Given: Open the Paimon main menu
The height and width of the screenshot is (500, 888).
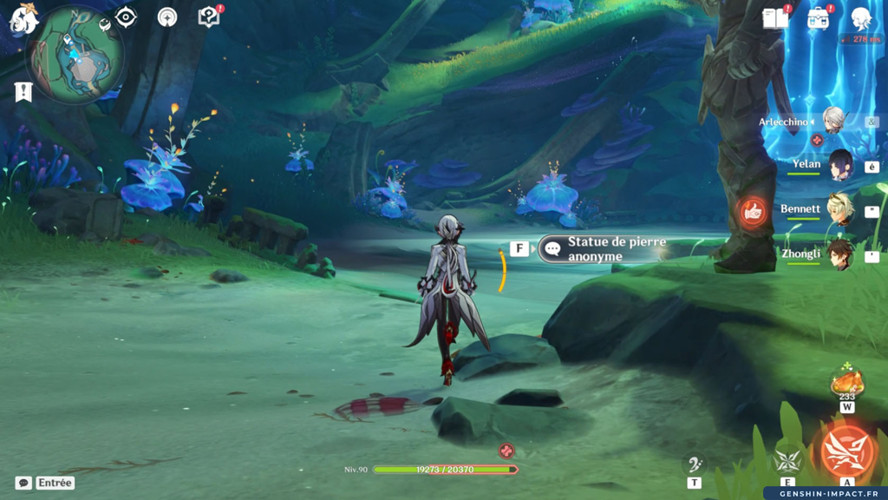Looking at the screenshot, I should tap(22, 19).
